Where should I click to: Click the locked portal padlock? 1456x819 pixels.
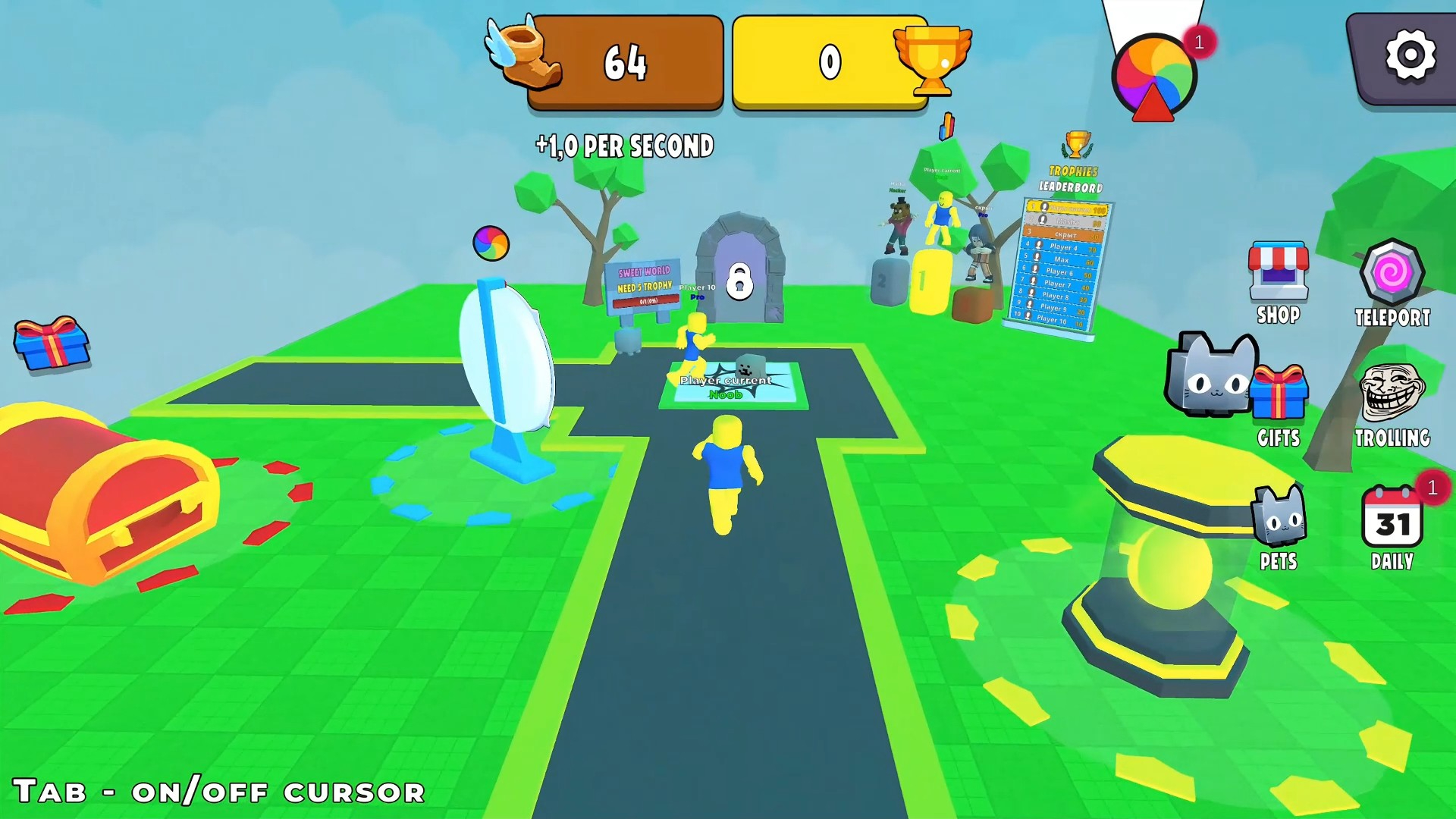click(x=739, y=281)
